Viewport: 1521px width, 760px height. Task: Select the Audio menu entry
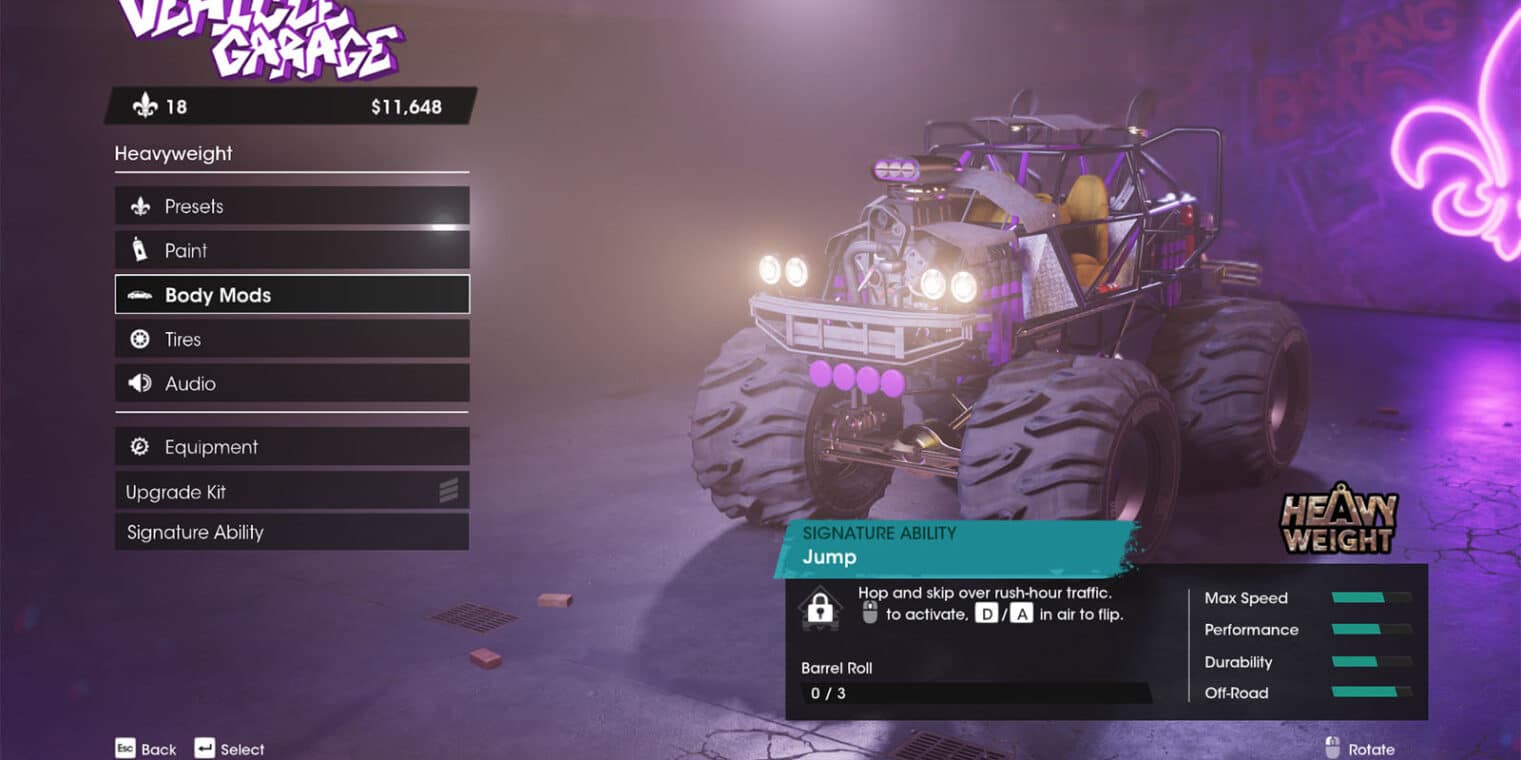click(x=291, y=383)
